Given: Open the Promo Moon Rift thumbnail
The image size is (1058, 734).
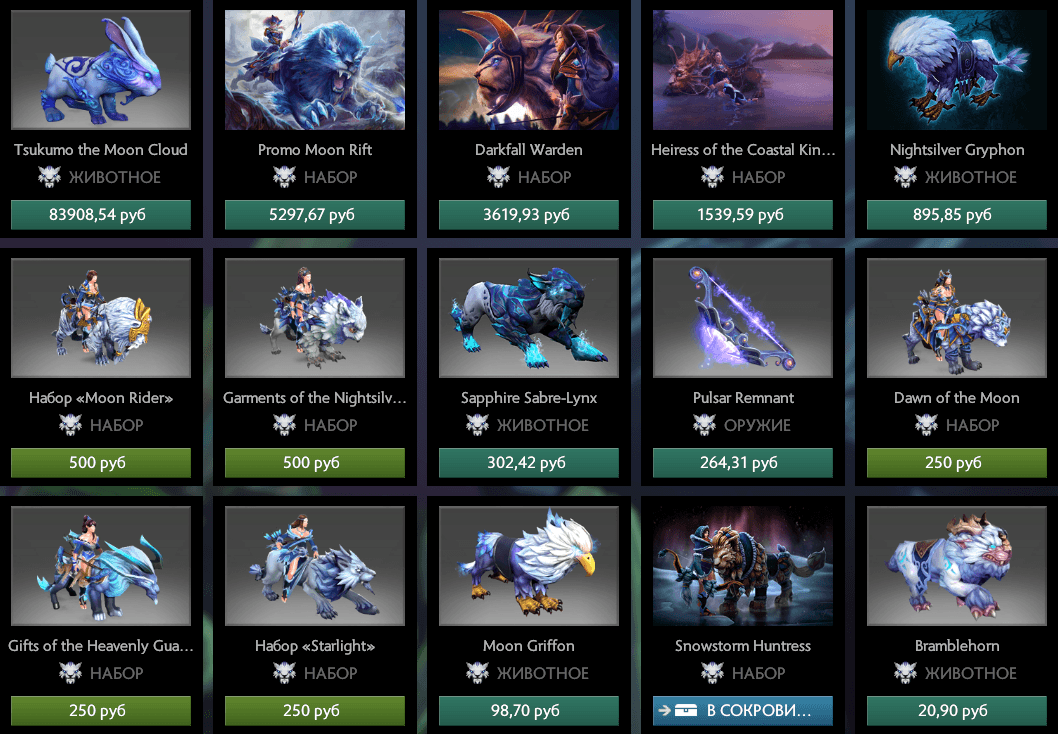Looking at the screenshot, I should tap(315, 70).
